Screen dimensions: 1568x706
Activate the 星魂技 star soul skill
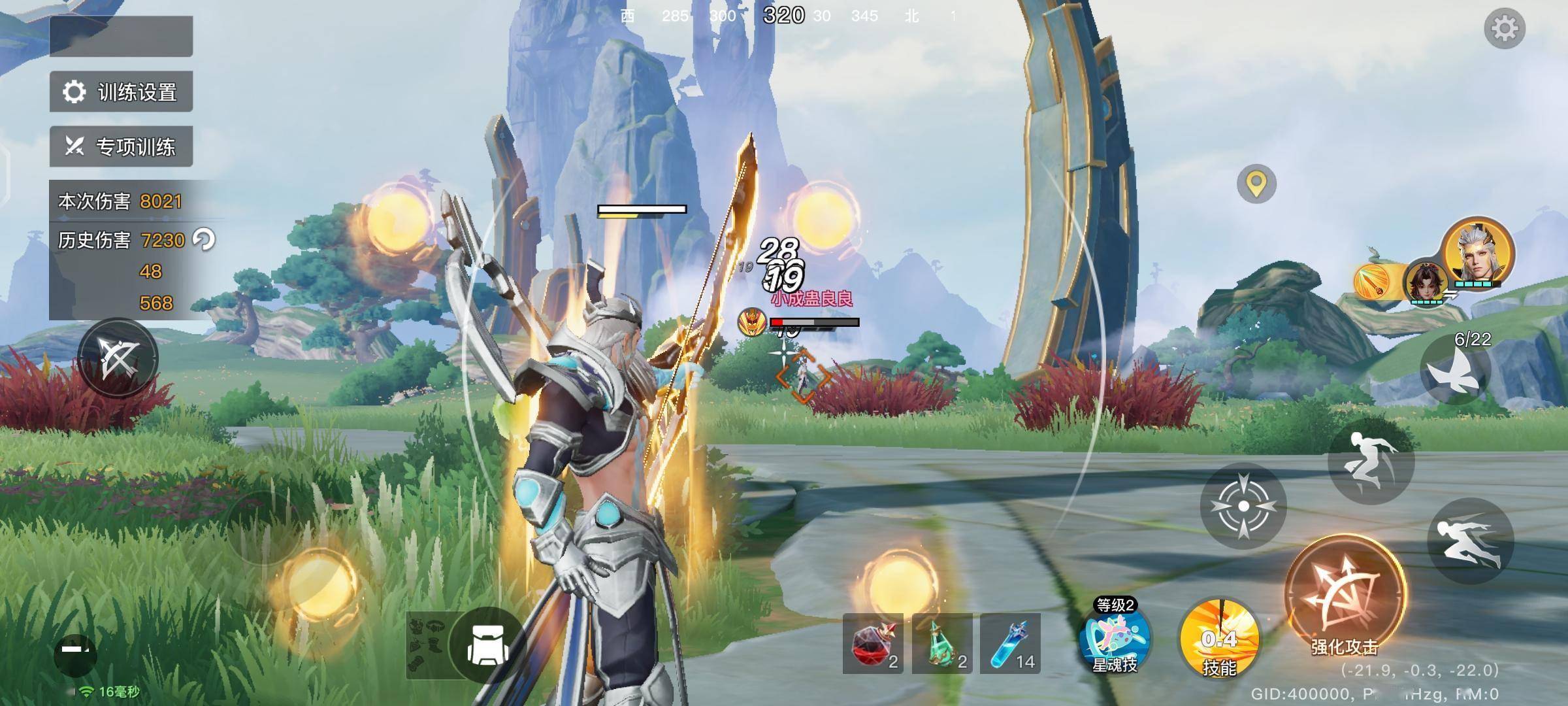1115,637
